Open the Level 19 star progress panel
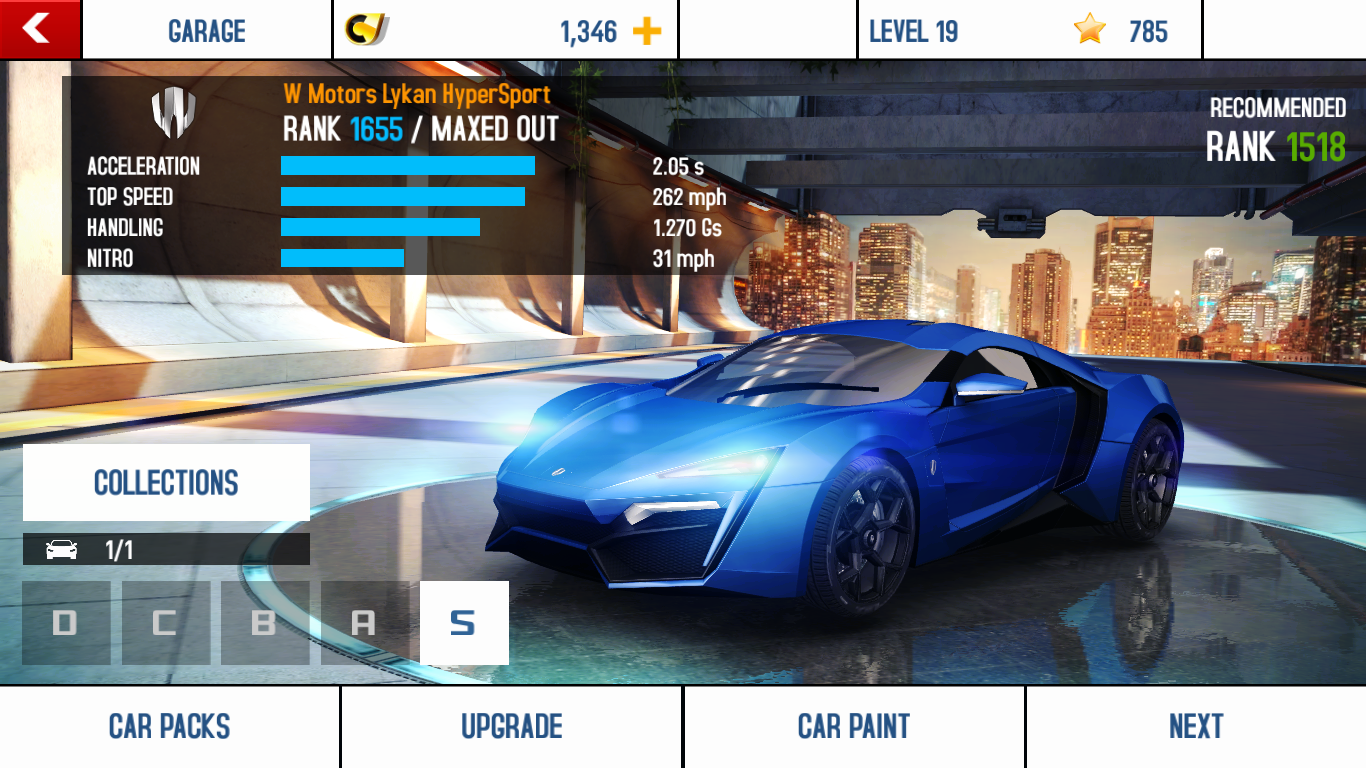This screenshot has height=768, width=1366. coord(1029,31)
